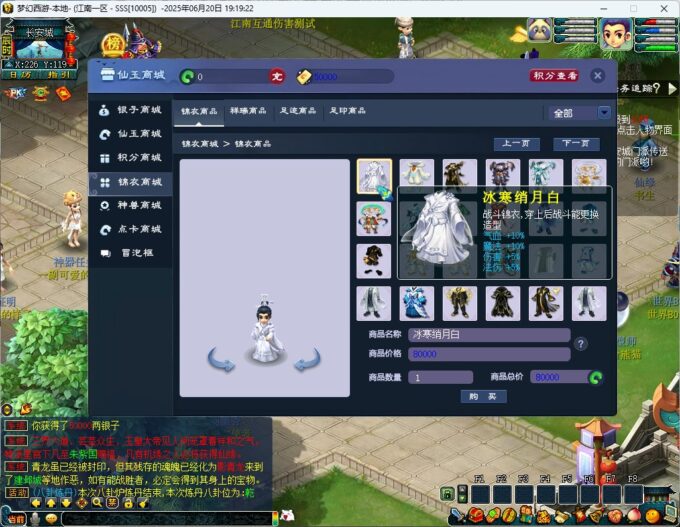Open the question mark help icon
Viewport: 680px width, 527px height.
[580, 344]
